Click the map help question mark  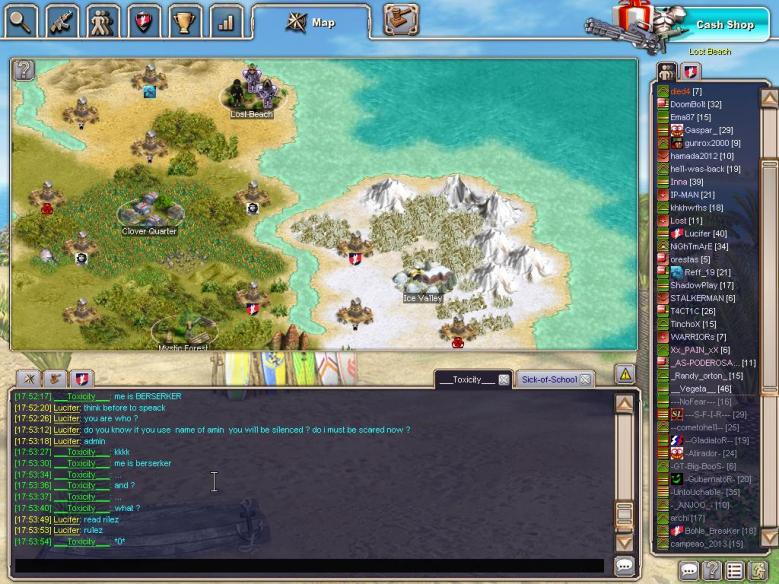click(x=24, y=69)
